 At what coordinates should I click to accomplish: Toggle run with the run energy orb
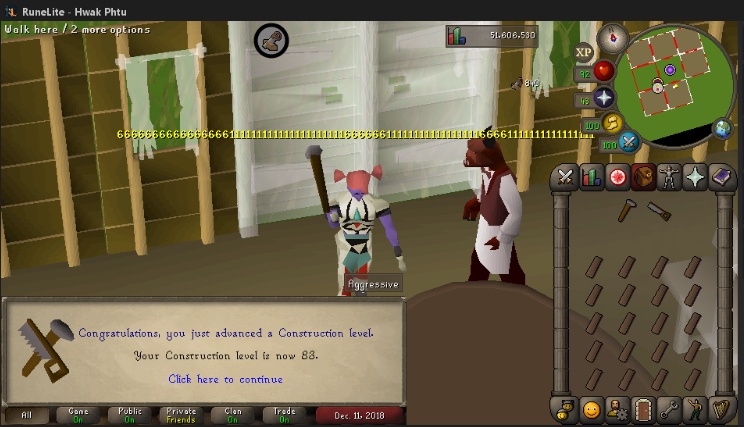pos(613,123)
